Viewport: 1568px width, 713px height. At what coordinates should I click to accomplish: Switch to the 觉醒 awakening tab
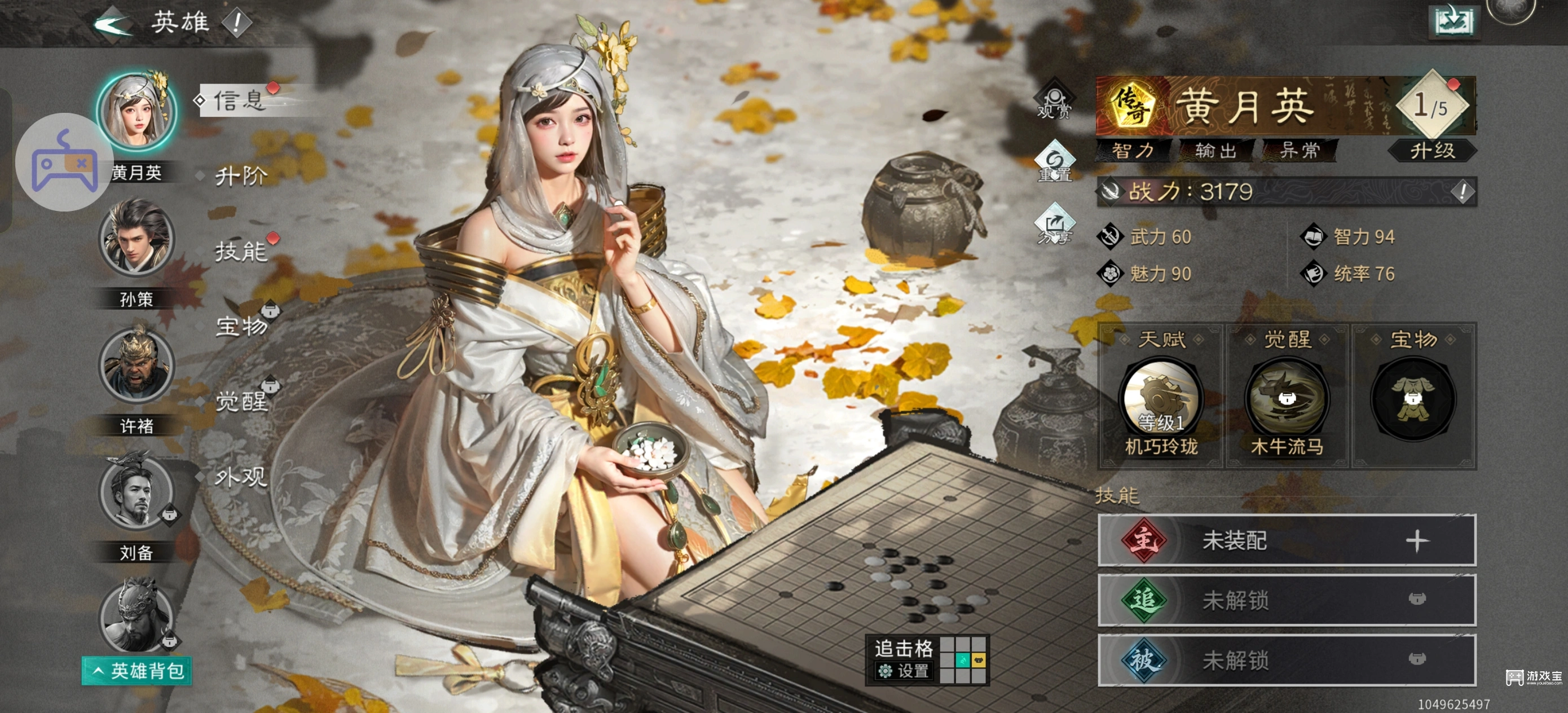pos(241,402)
